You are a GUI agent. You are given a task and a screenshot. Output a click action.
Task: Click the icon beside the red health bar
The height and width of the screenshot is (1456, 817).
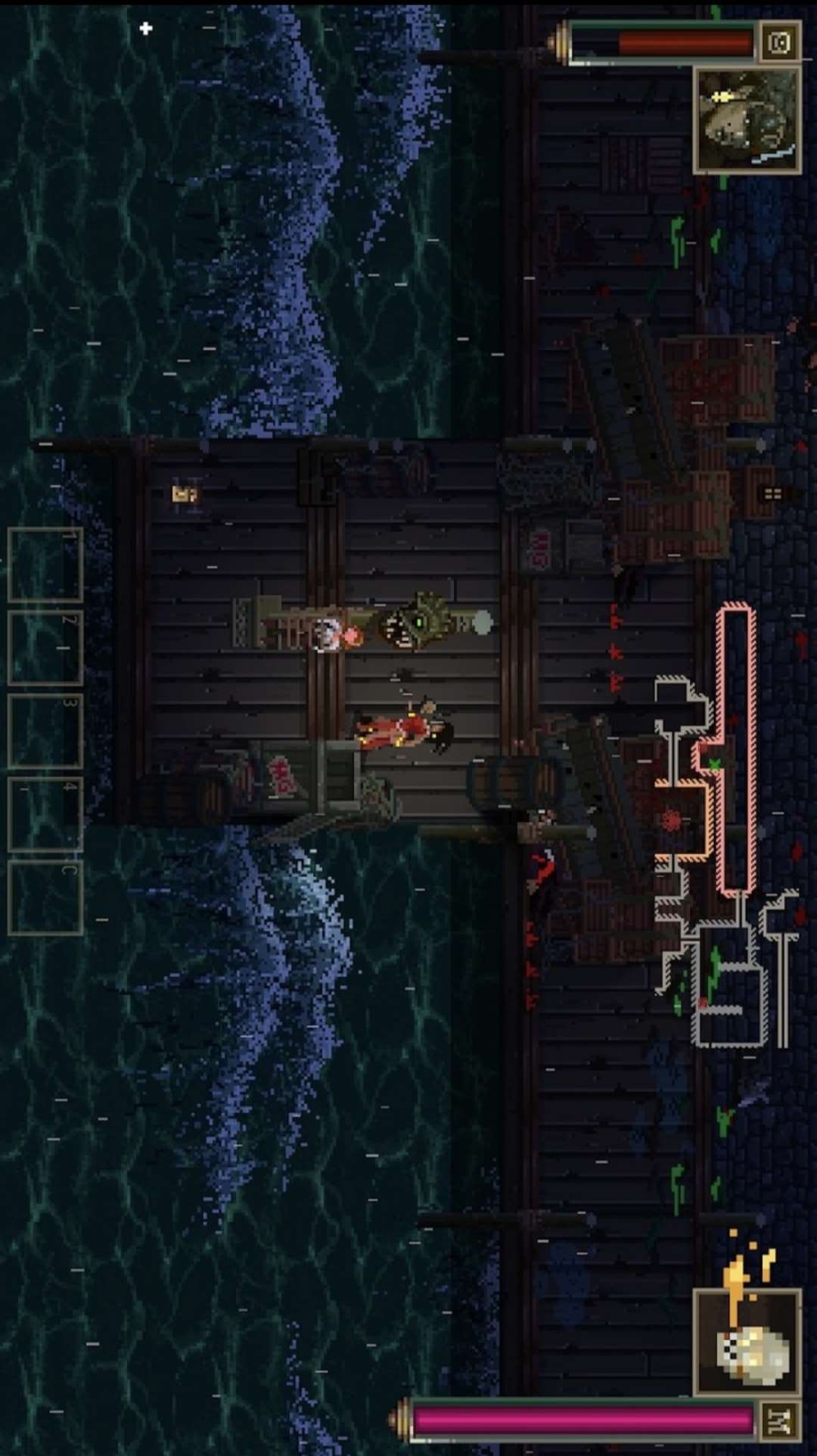point(779,42)
